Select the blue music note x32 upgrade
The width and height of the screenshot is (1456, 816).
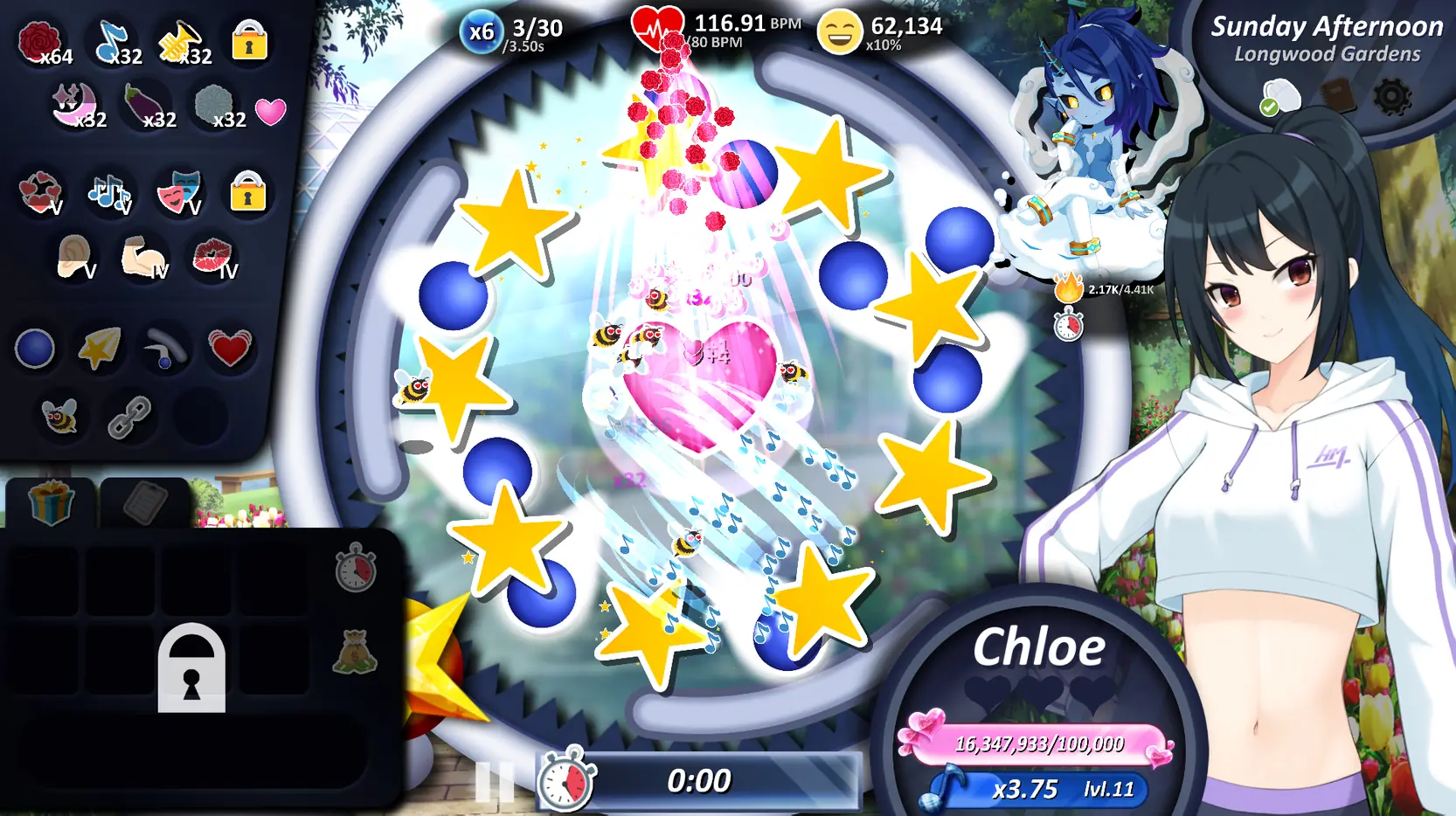[x=114, y=41]
